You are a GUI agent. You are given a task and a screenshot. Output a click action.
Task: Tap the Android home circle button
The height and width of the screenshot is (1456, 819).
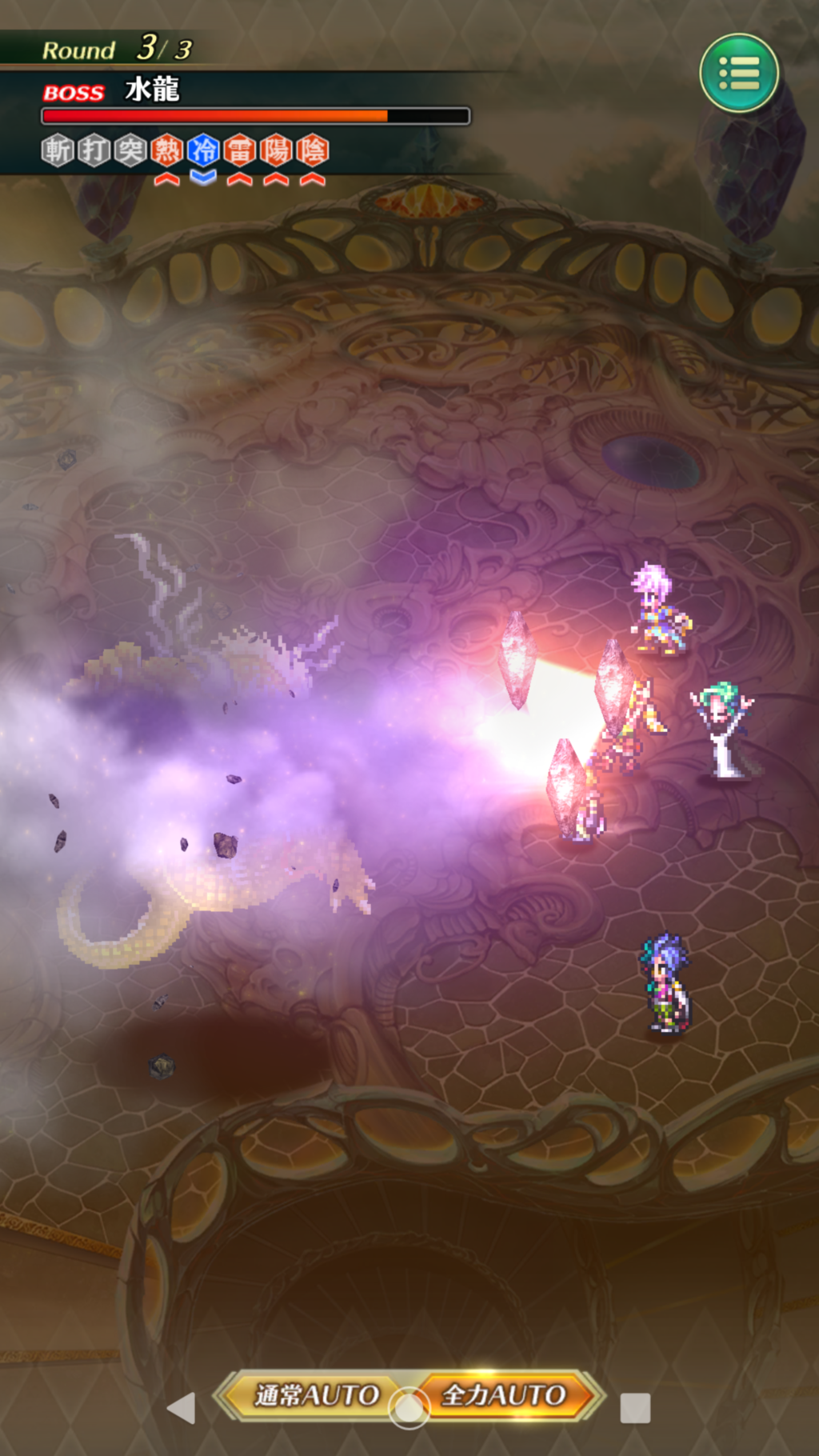click(409, 1409)
